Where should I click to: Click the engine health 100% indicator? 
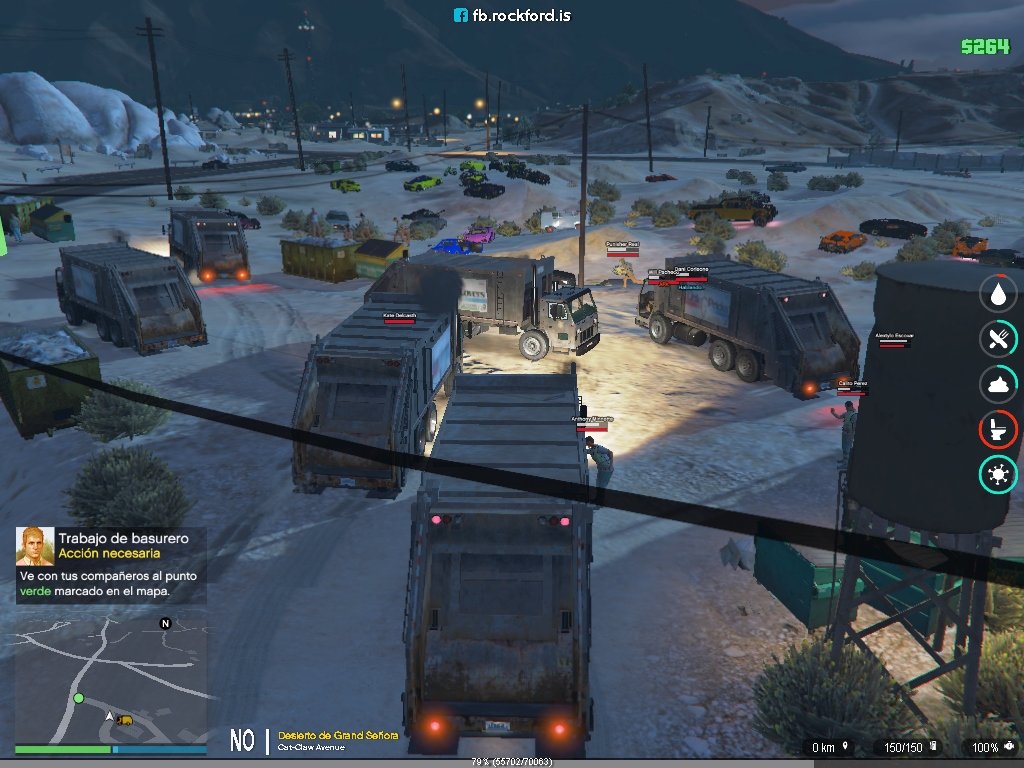[x=990, y=747]
